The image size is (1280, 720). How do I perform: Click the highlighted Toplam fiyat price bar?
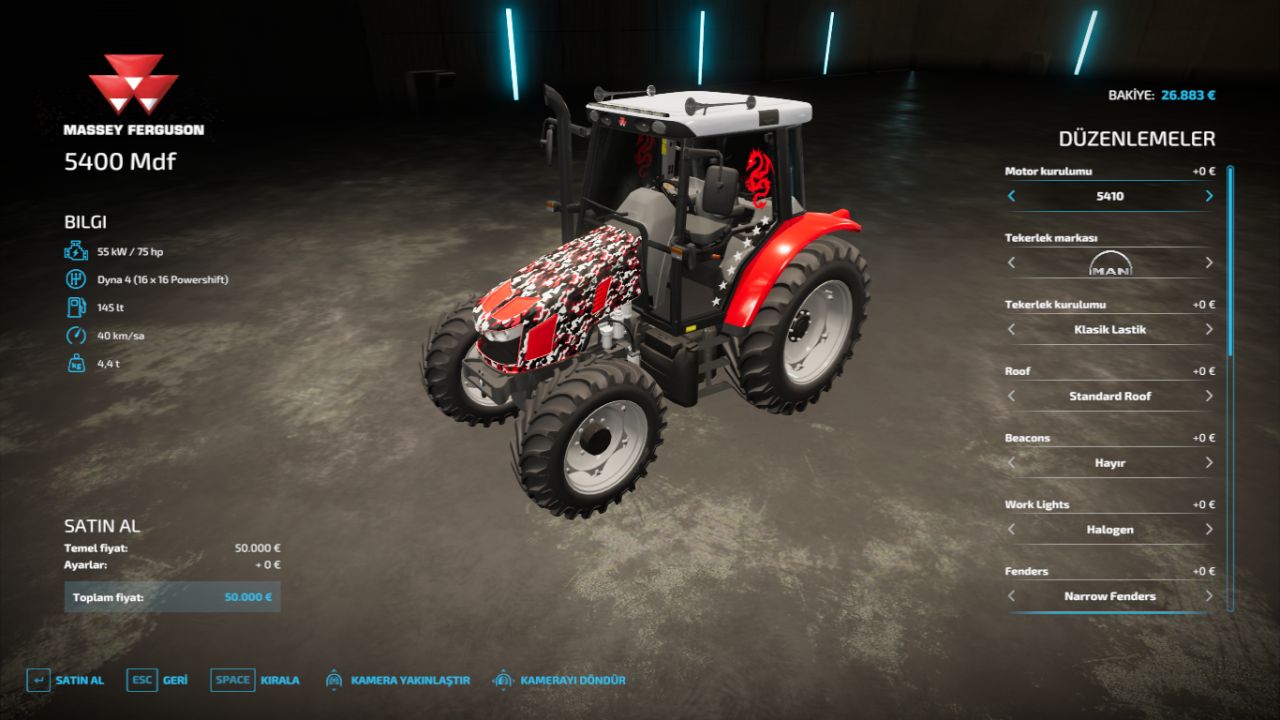pos(170,596)
